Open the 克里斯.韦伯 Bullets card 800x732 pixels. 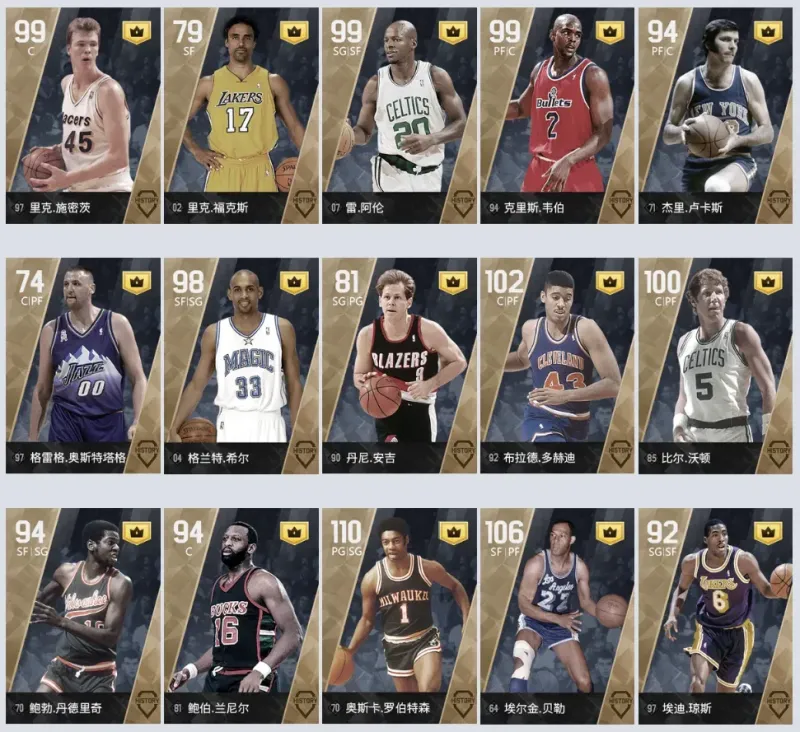click(556, 115)
